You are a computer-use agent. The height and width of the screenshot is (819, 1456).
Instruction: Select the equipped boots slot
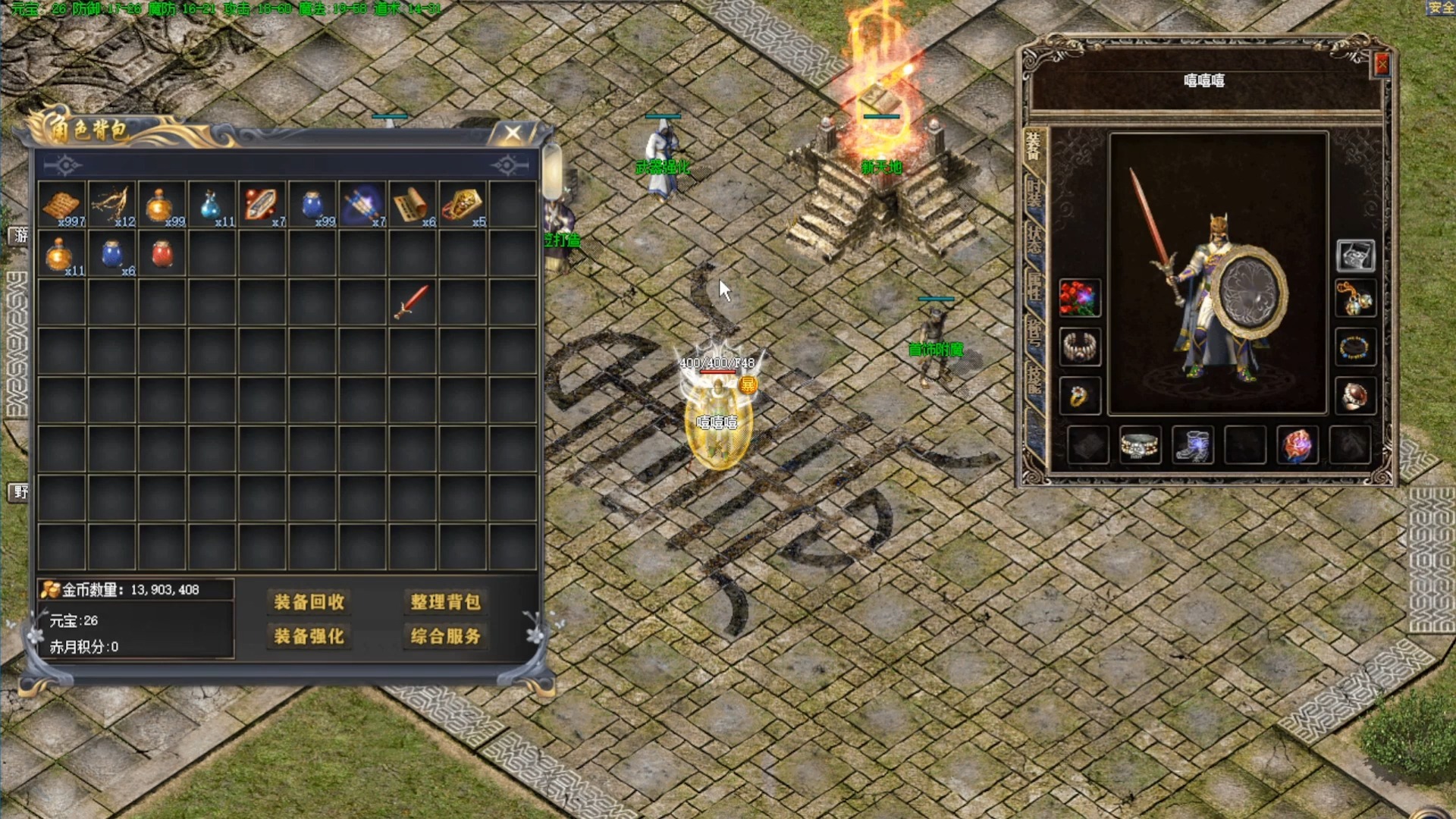(x=1191, y=445)
